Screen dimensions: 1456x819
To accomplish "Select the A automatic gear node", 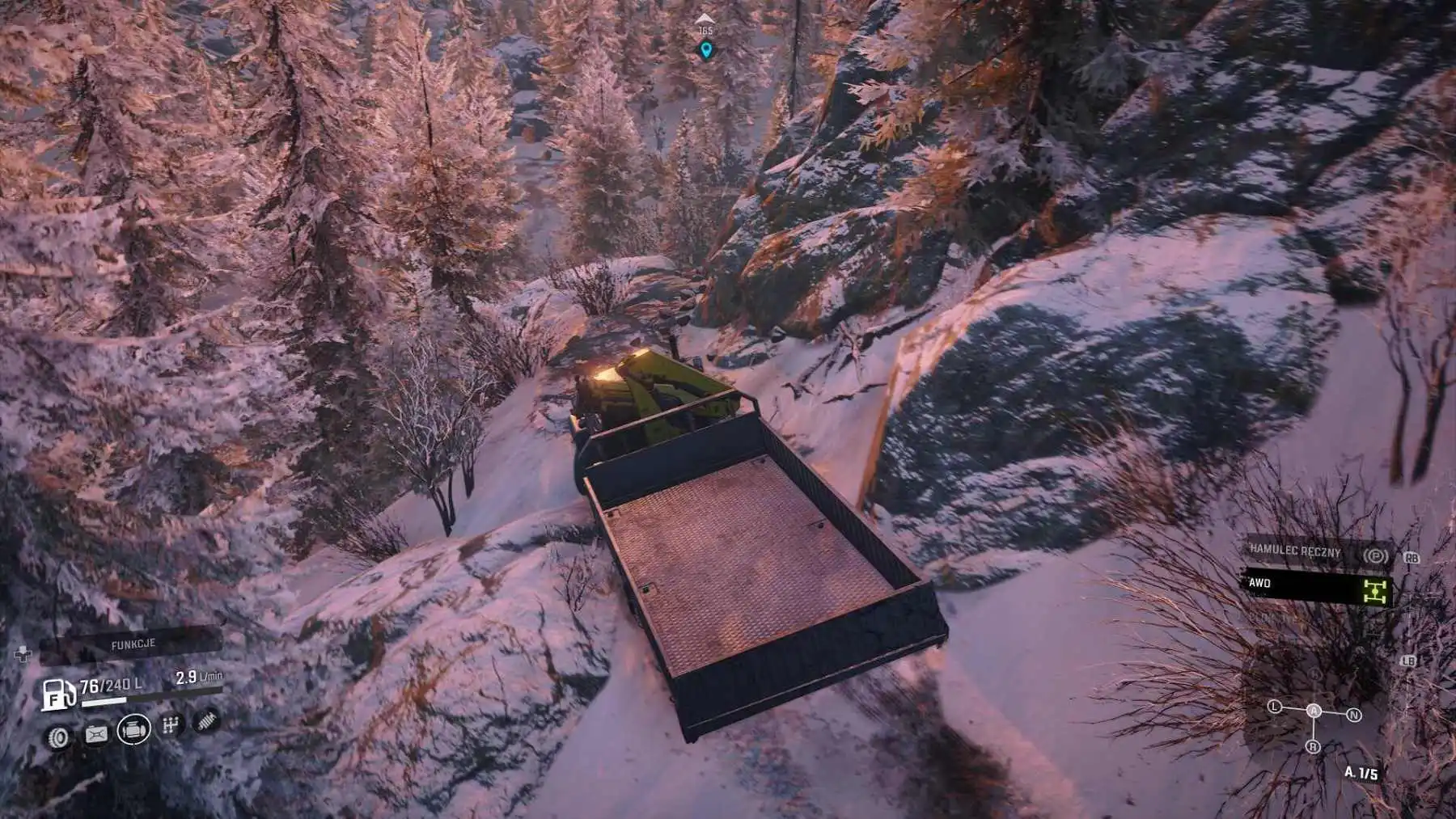I will pos(1314,711).
